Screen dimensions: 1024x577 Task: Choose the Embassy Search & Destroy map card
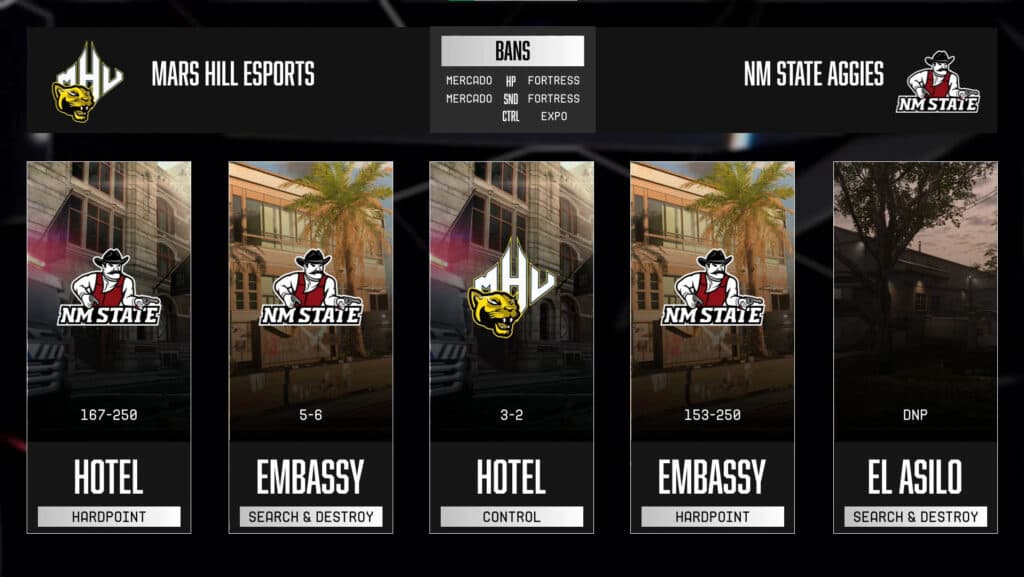311,347
